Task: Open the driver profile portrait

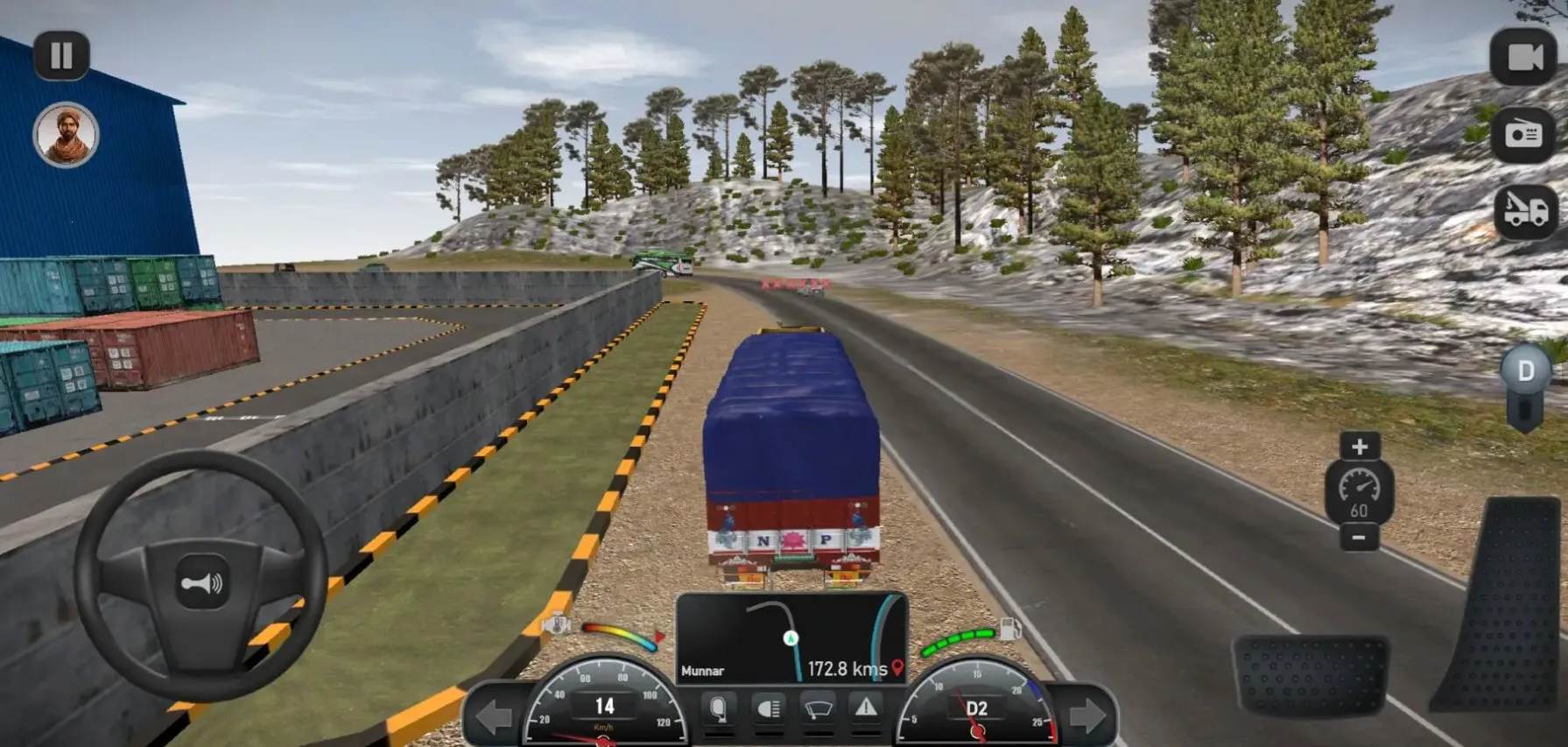Action: click(66, 135)
